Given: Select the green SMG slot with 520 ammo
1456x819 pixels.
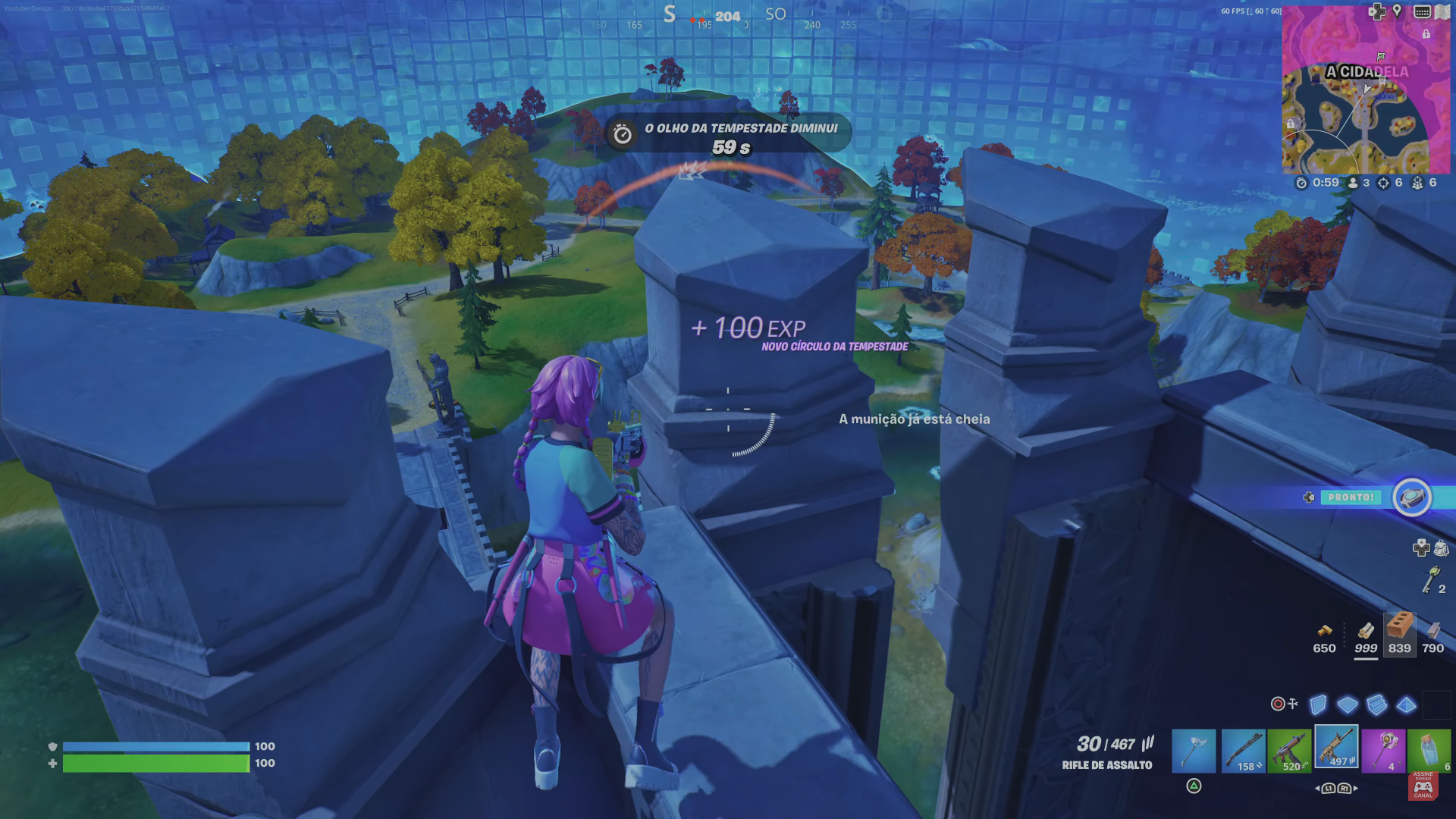Looking at the screenshot, I should click(x=1289, y=751).
